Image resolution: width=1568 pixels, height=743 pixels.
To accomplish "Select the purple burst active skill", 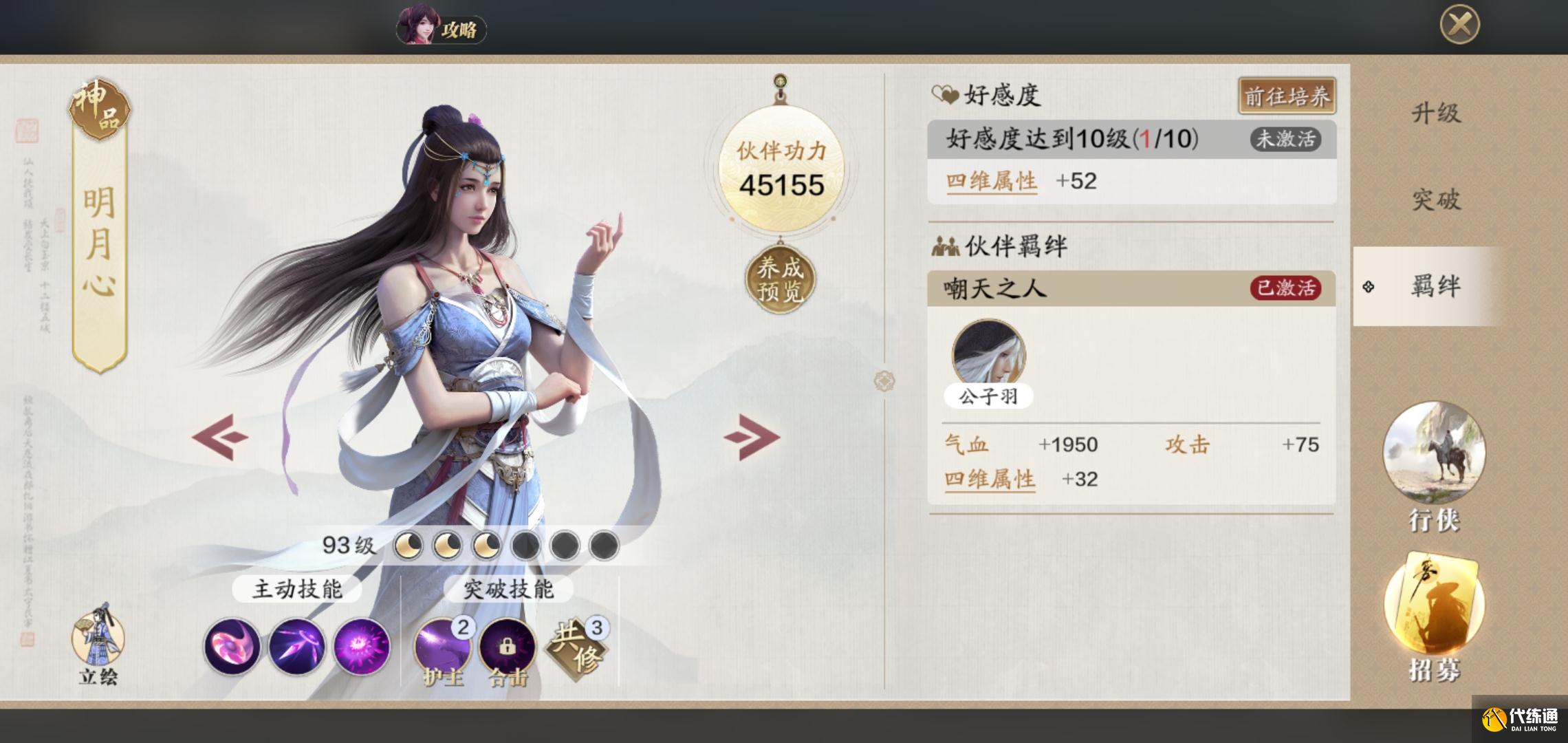I will [x=361, y=647].
